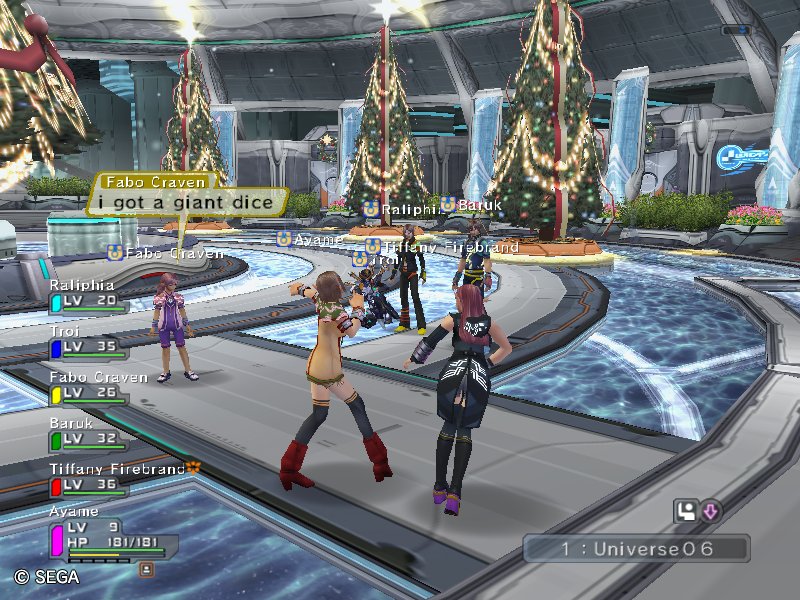Select Troi's party list entry
Screen dimensions: 800x600
[88, 341]
